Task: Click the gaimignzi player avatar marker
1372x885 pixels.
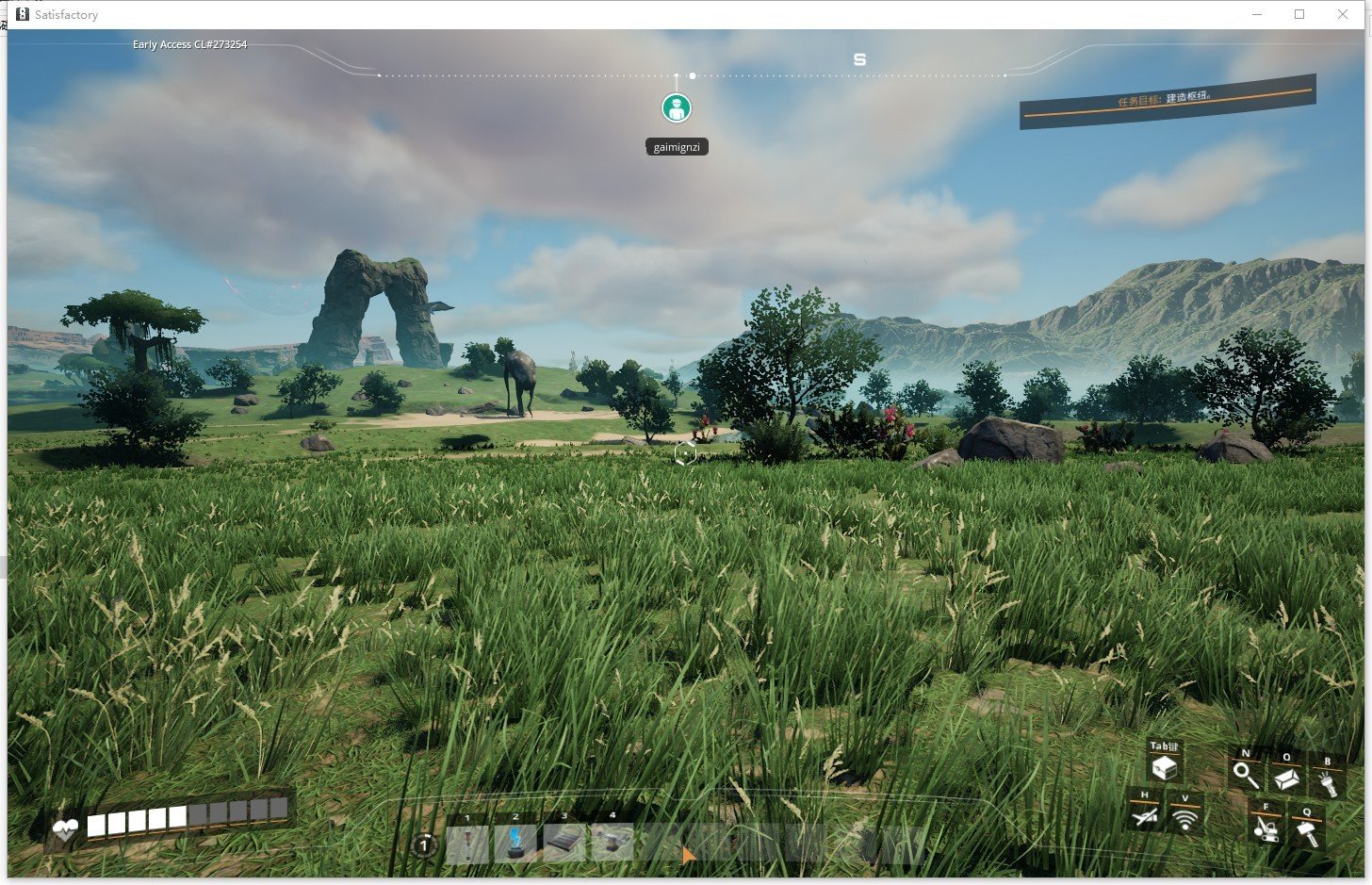Action: (x=676, y=107)
